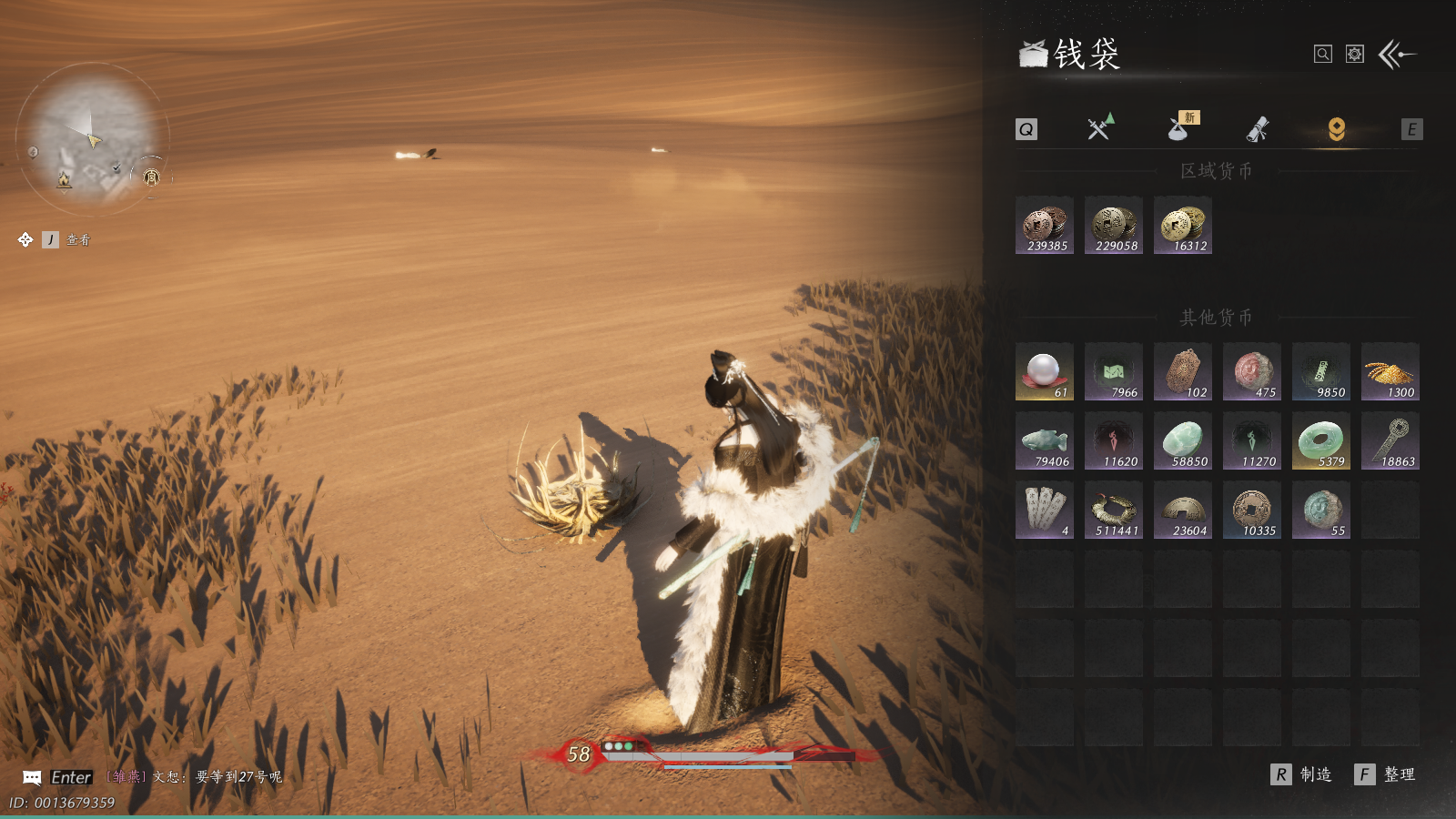The image size is (1456, 819).
Task: Click the 制造 craft button
Action: [1303, 774]
